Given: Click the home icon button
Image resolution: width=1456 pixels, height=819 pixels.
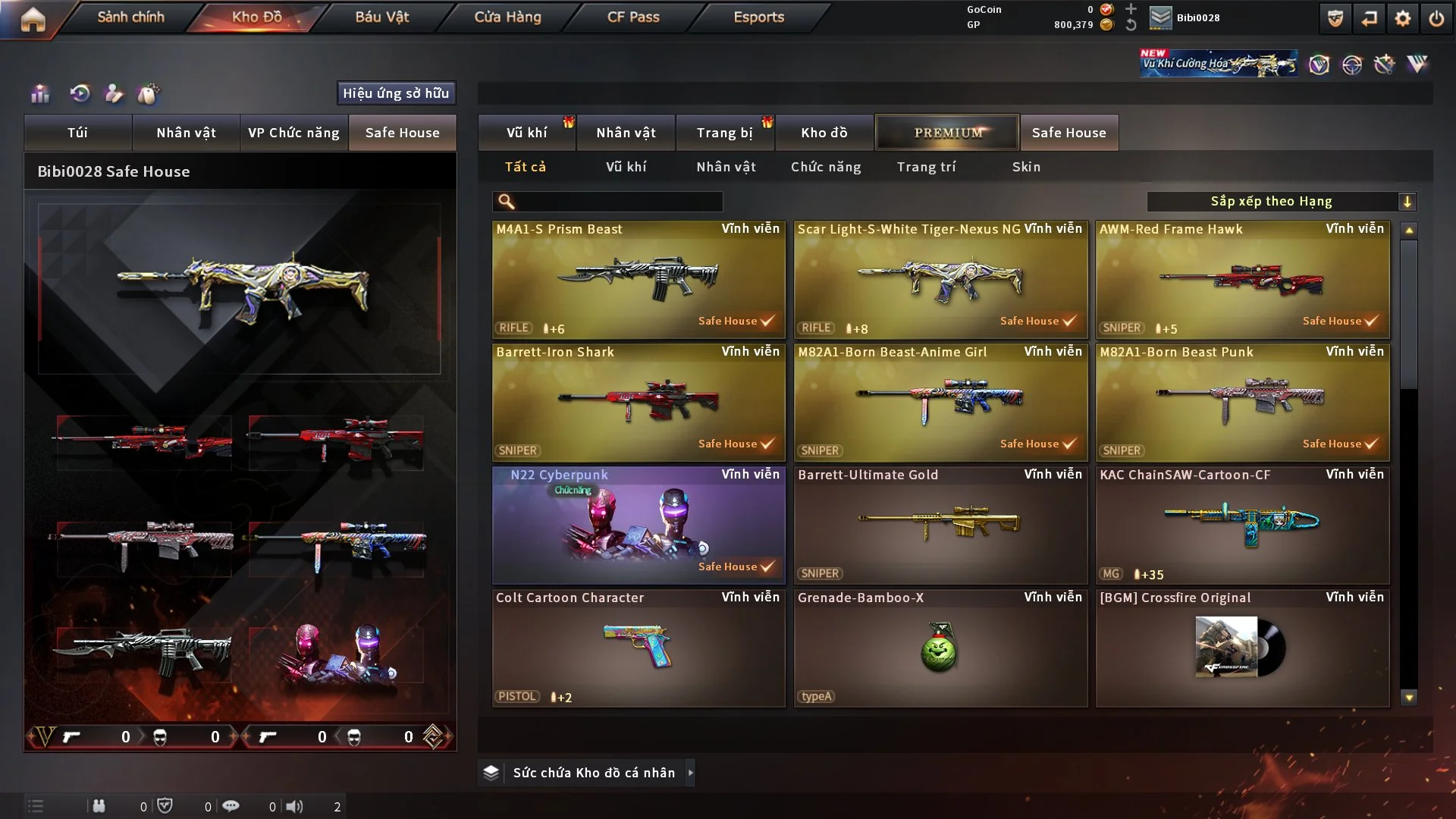Looking at the screenshot, I should (x=33, y=19).
